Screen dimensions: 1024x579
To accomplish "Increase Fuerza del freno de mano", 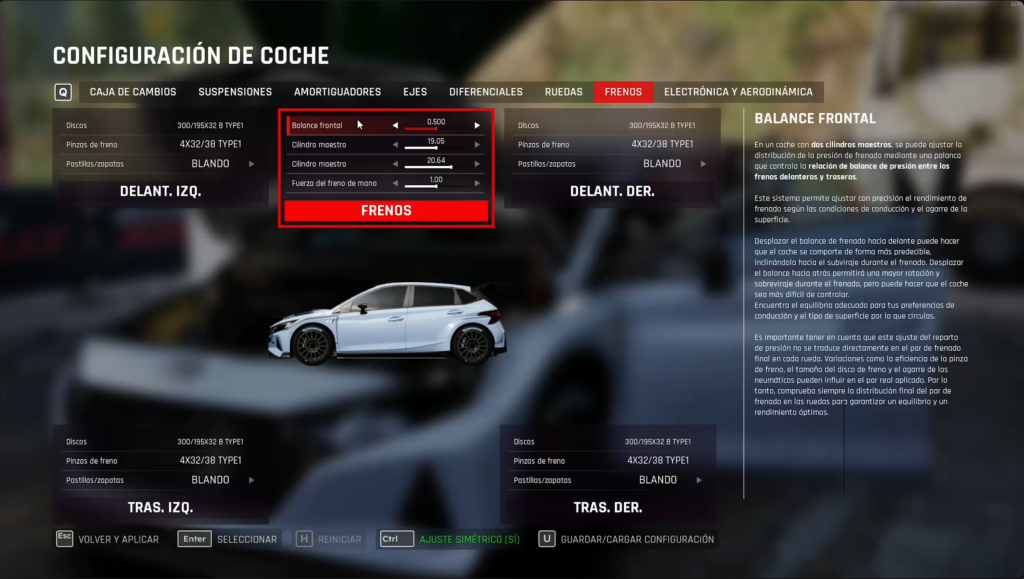I will (x=477, y=183).
